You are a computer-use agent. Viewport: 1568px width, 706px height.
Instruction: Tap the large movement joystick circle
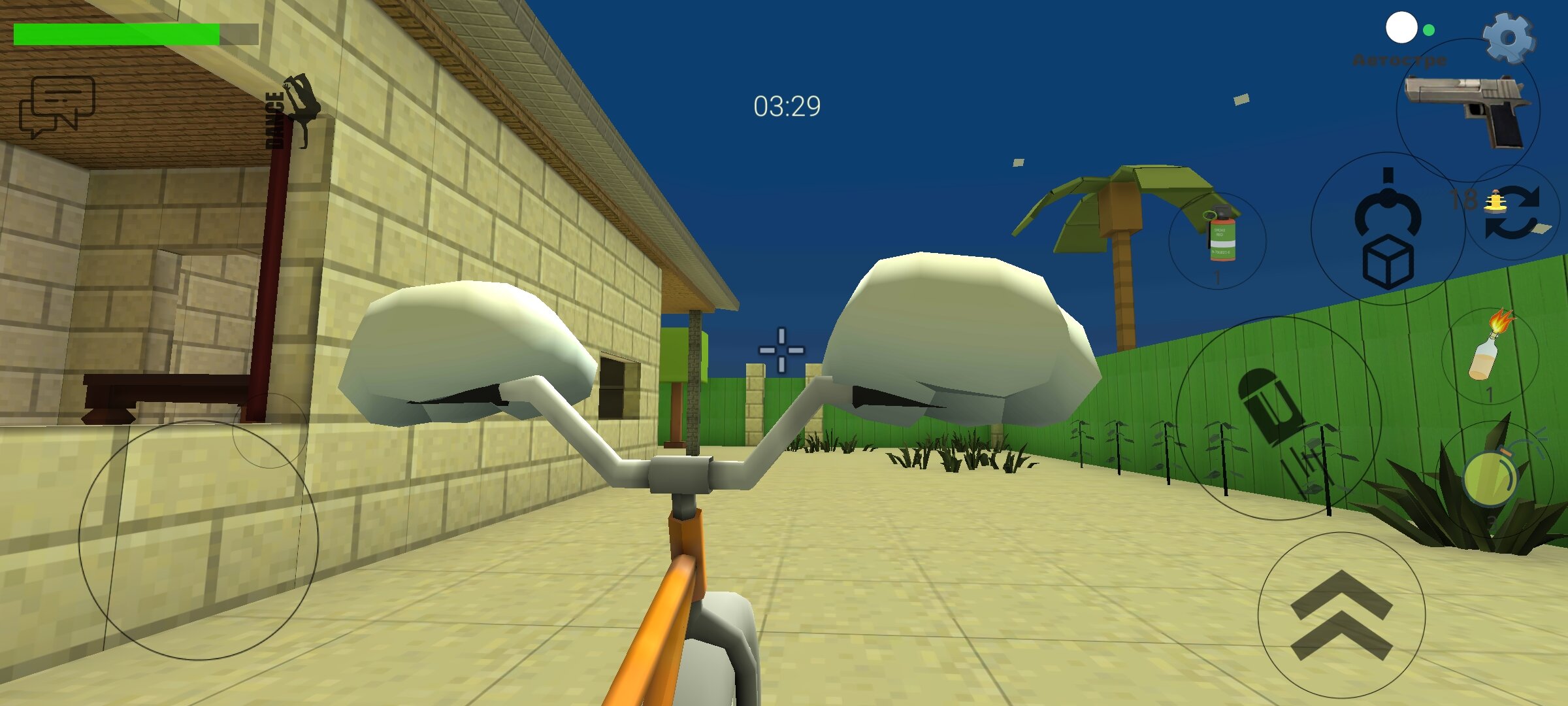199,539
